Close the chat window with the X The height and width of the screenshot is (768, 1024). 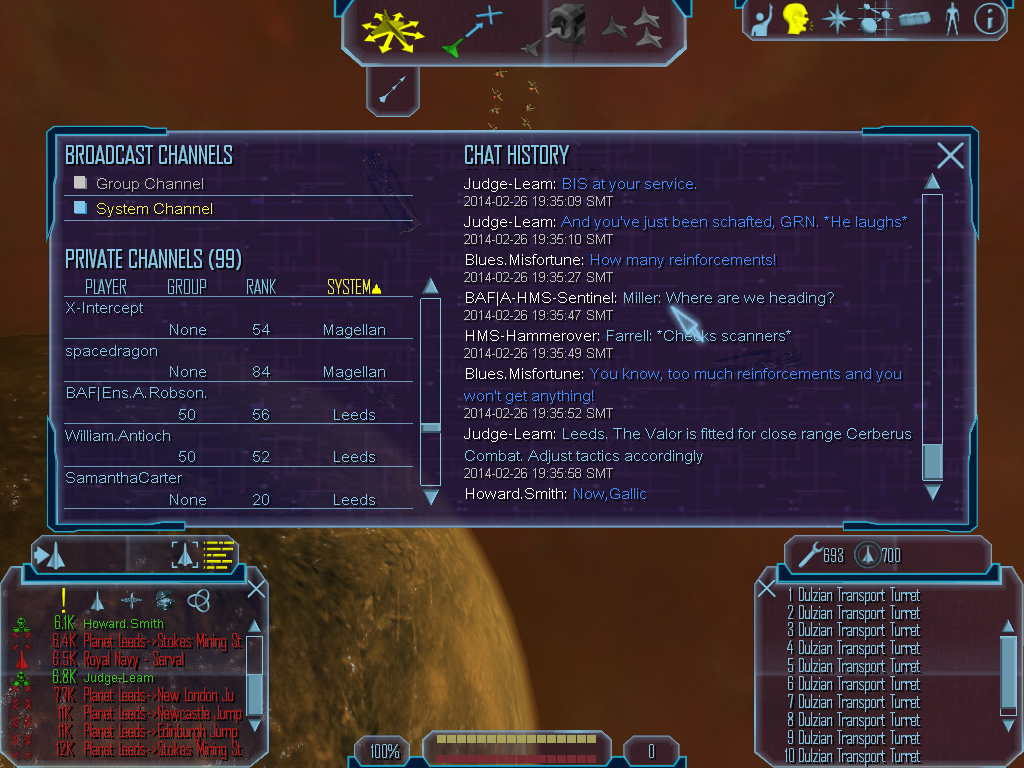click(x=950, y=155)
